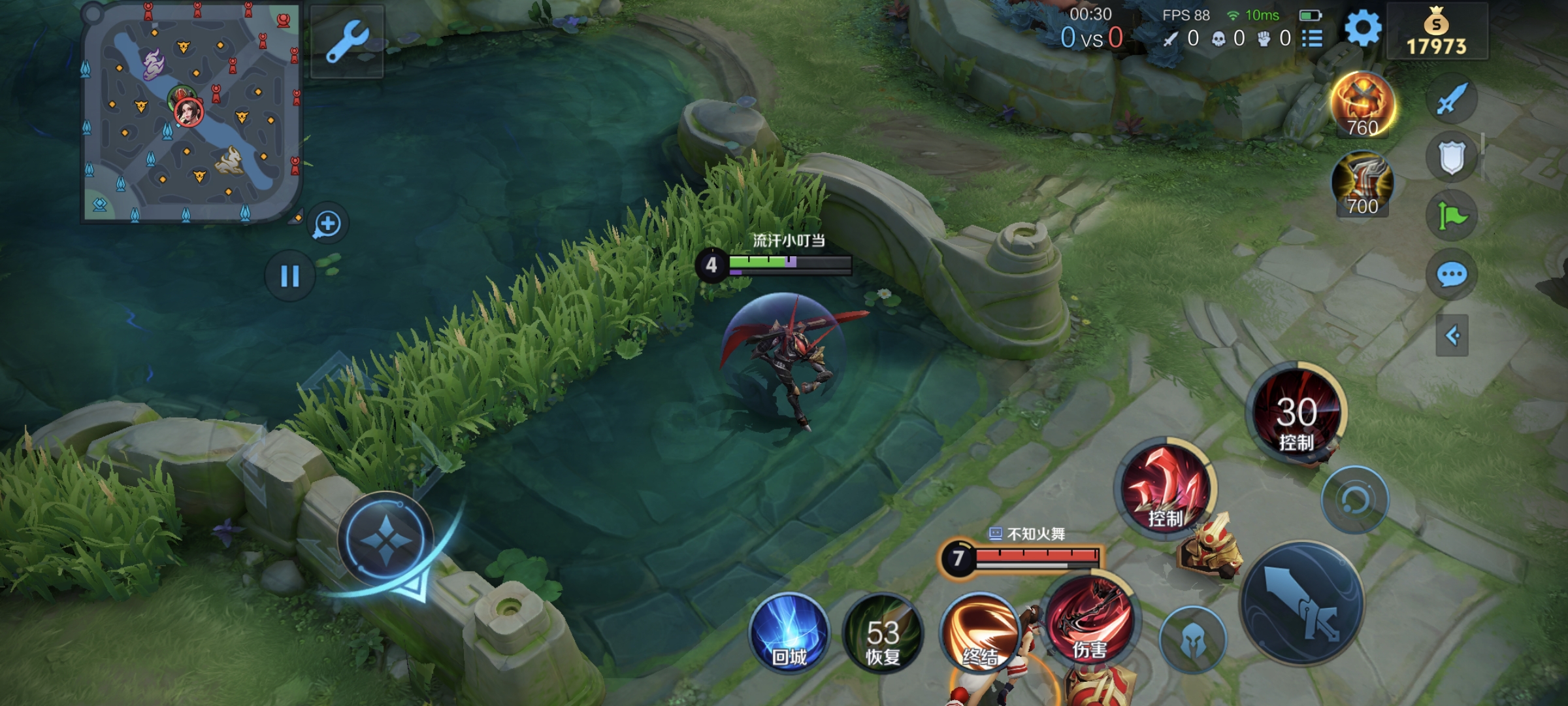
Task: Open the gear settings menu
Action: pos(1363,29)
